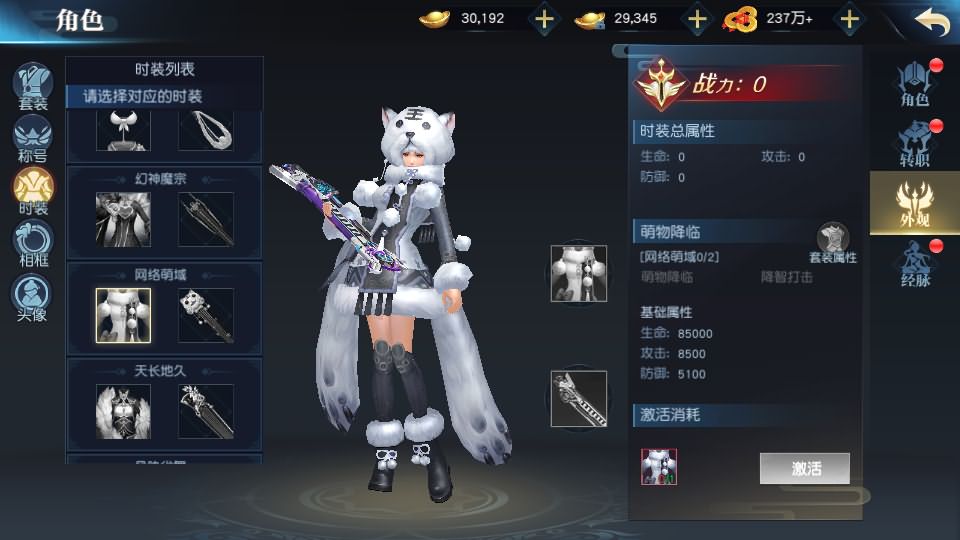Click the activation cost costume item
This screenshot has height=540, width=960.
tap(659, 467)
